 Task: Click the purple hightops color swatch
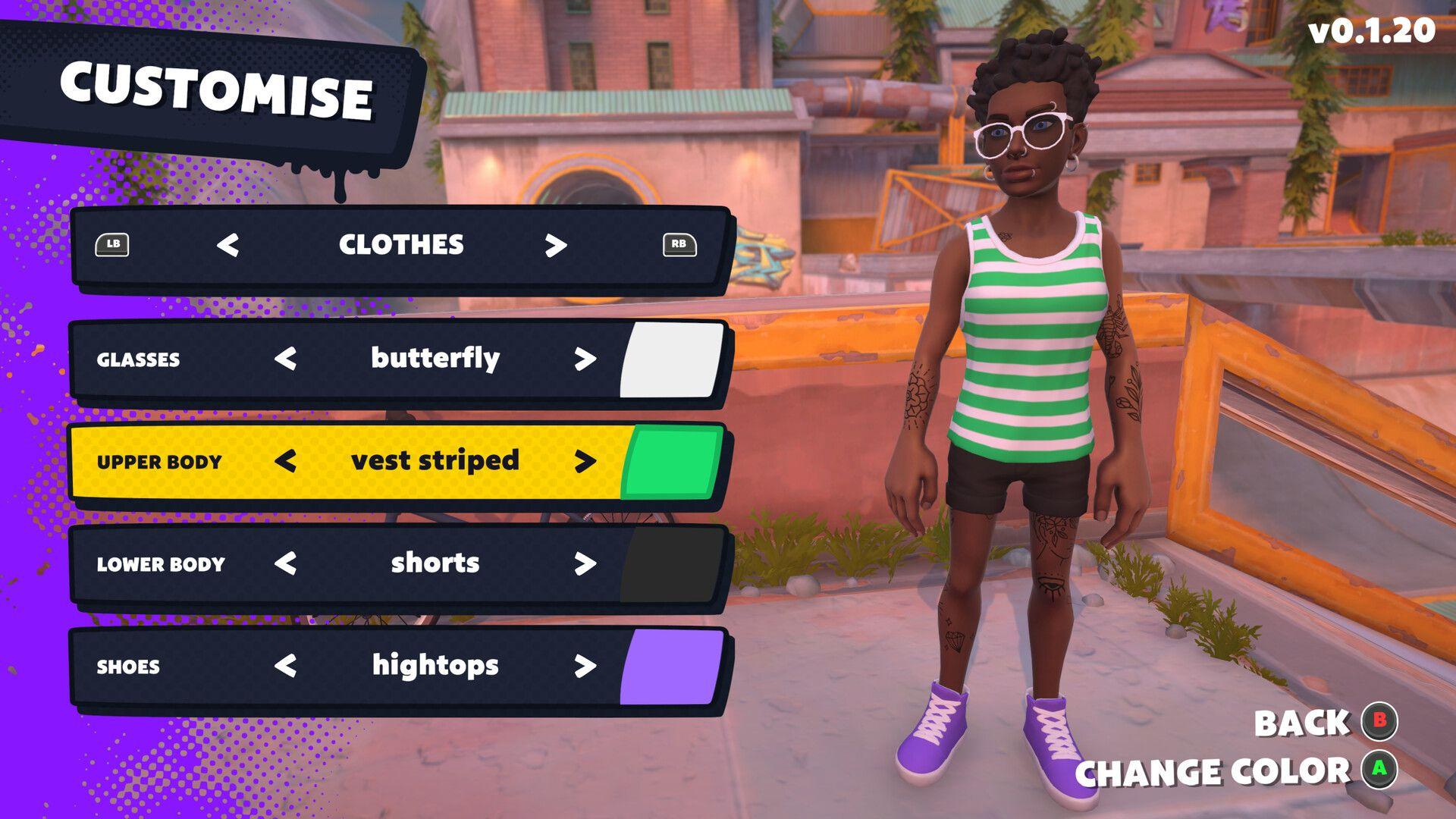coord(672,666)
